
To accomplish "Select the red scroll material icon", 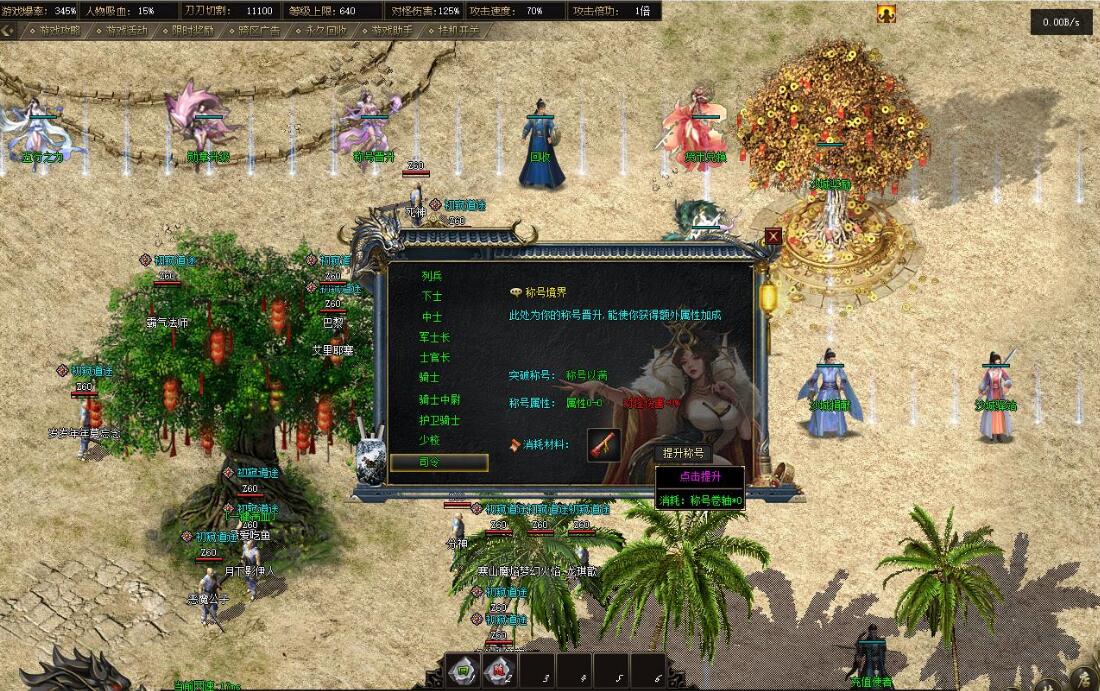I will tap(603, 445).
